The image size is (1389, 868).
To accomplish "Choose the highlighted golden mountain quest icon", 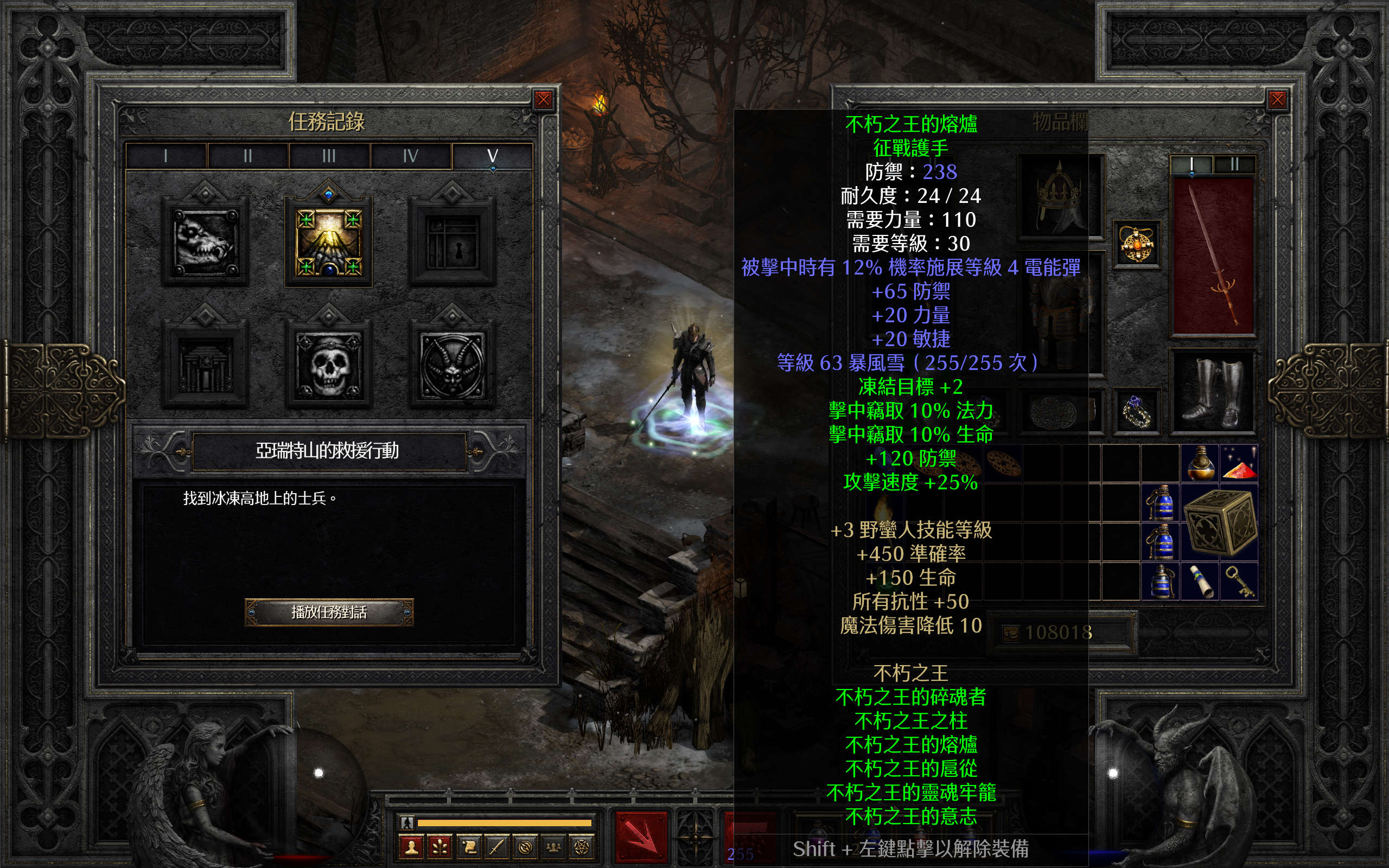I will tap(328, 242).
